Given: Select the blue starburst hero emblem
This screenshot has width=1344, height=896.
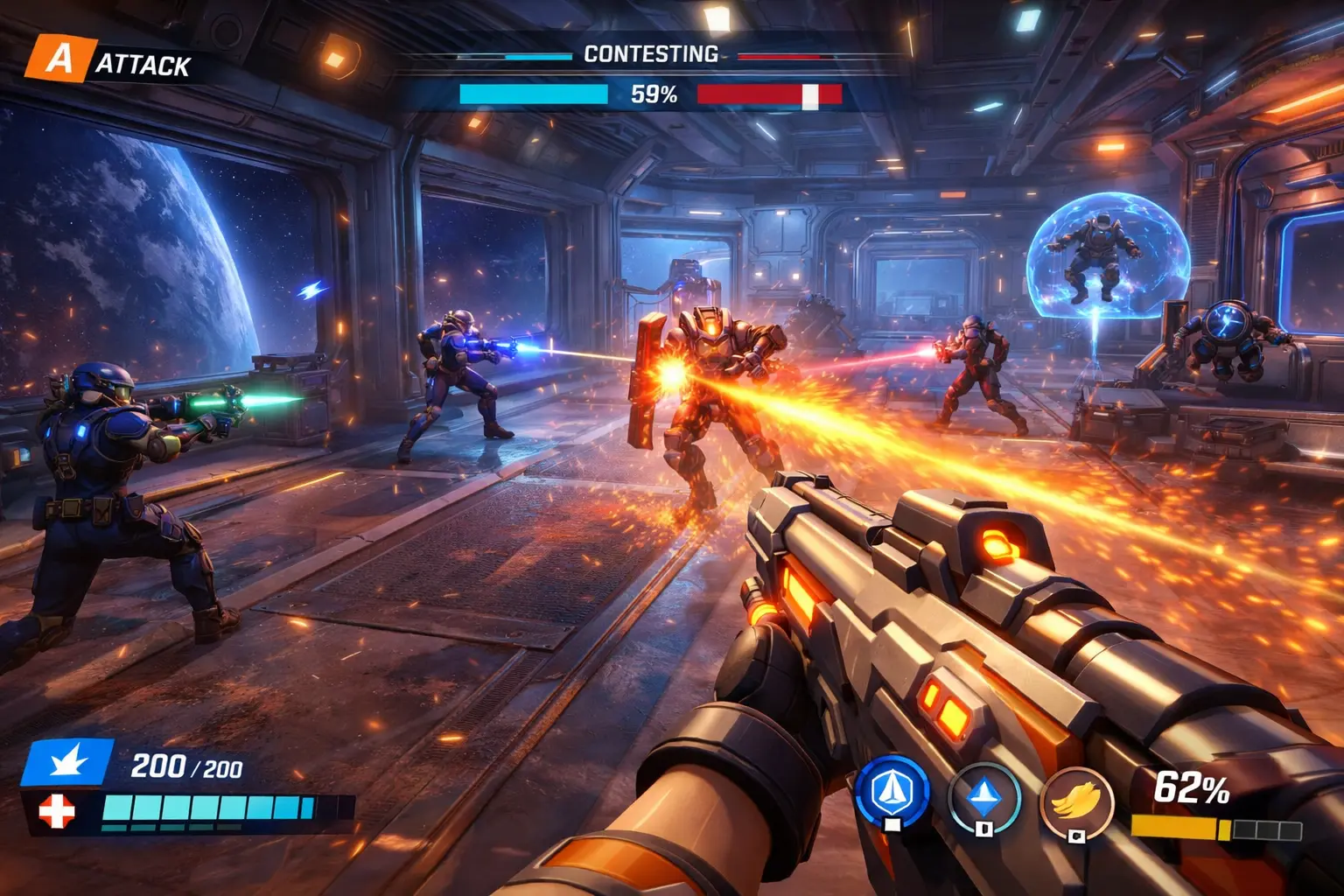Looking at the screenshot, I should click(x=68, y=762).
